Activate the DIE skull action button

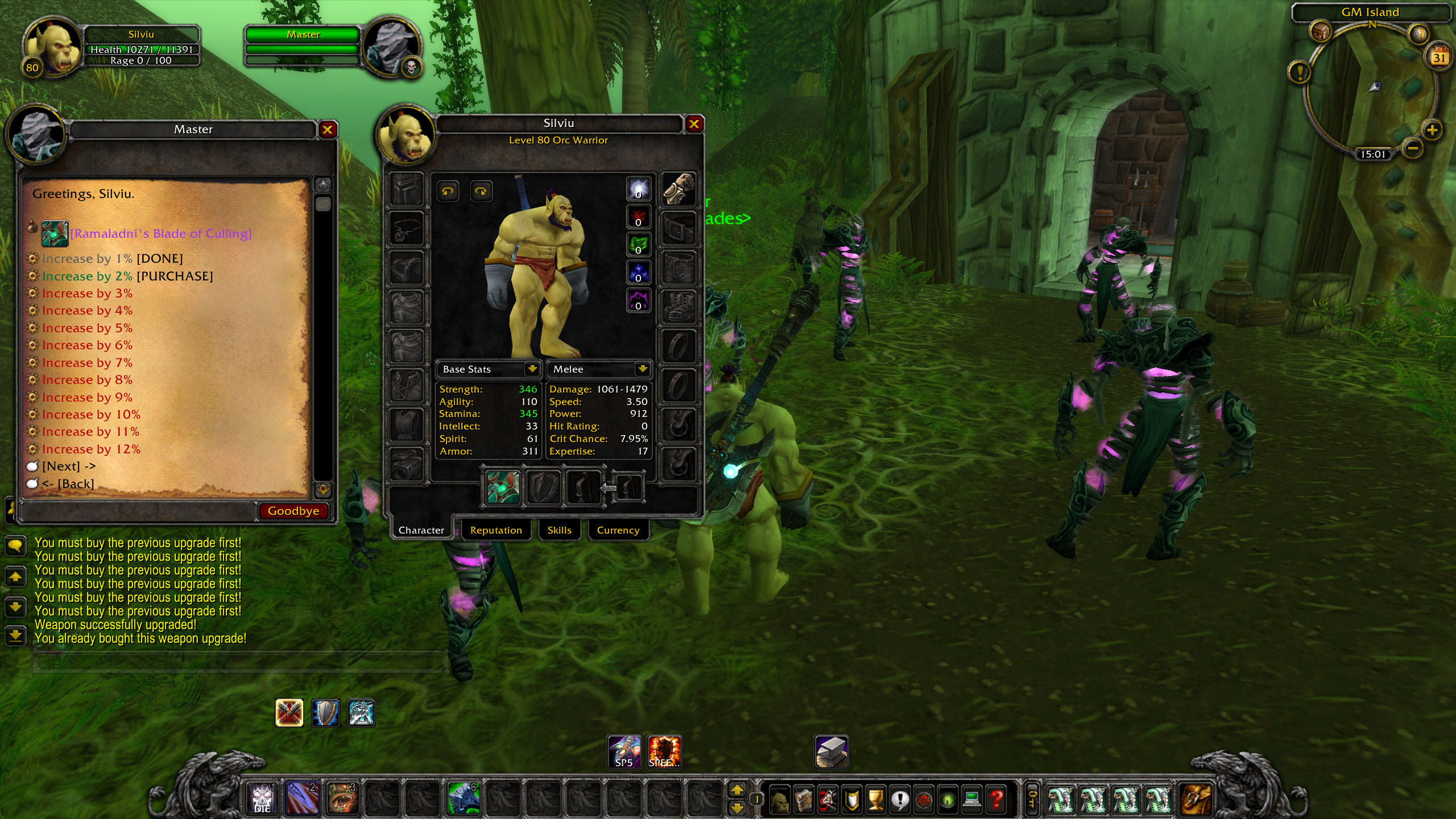(x=262, y=798)
